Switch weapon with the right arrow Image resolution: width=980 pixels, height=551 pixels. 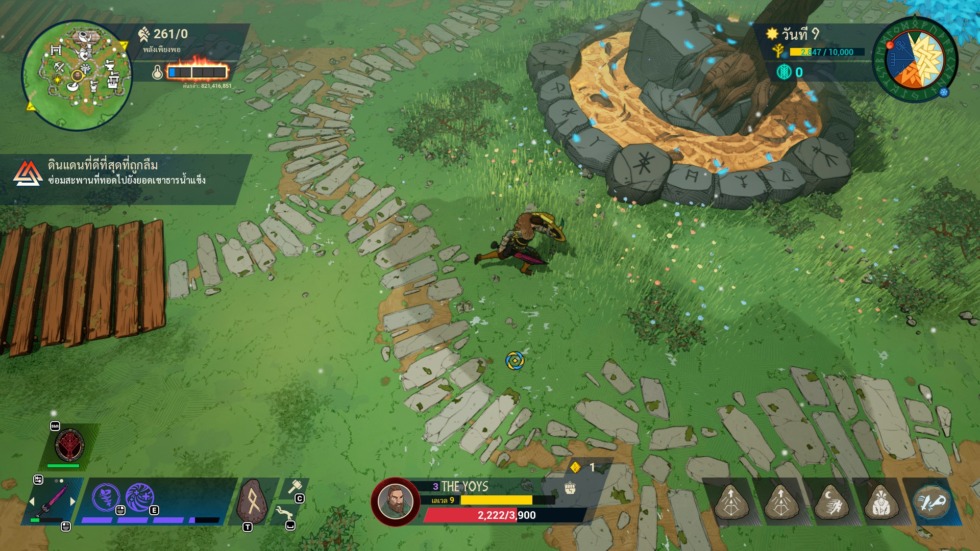point(70,500)
